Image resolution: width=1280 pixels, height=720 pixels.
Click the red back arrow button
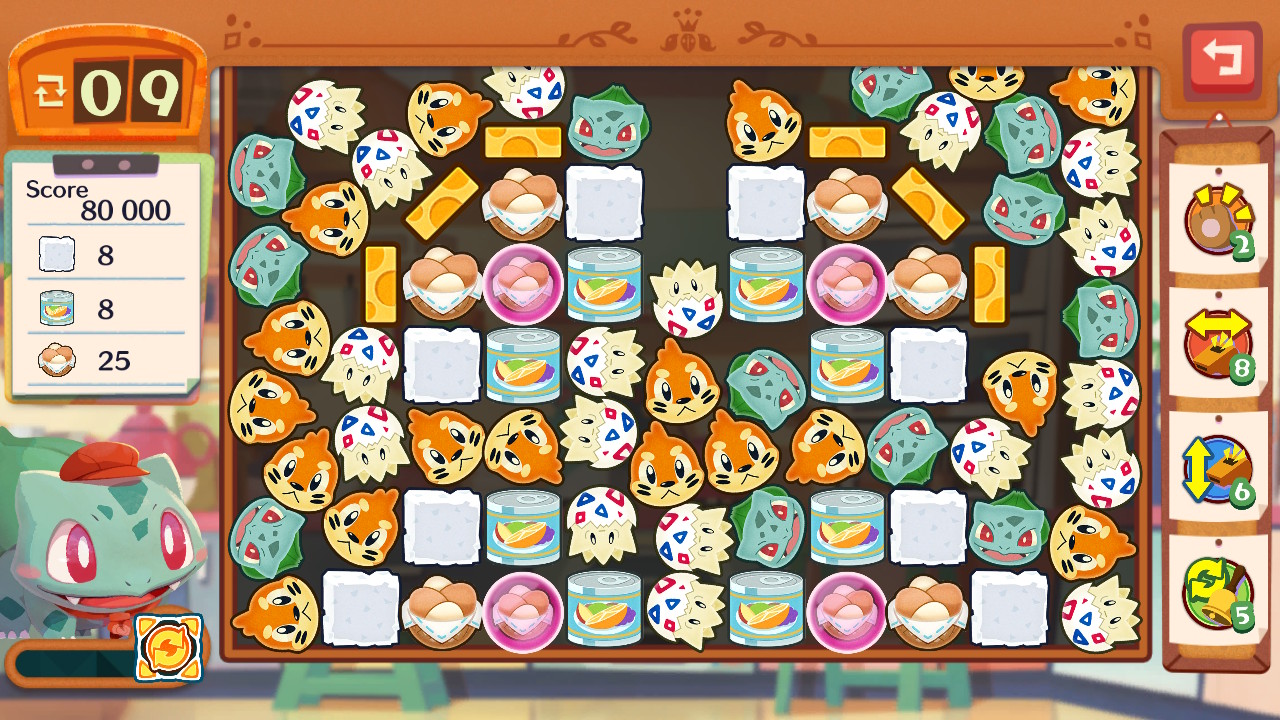click(x=1221, y=58)
